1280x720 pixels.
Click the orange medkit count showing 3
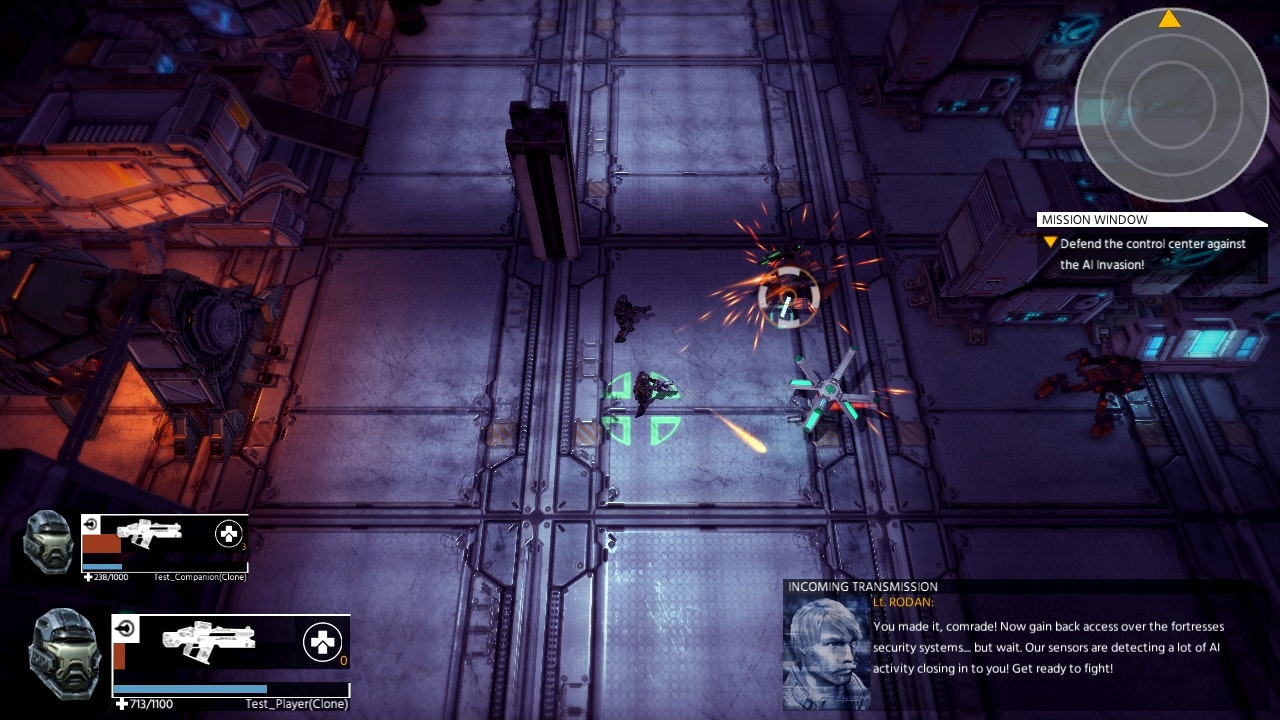242,547
